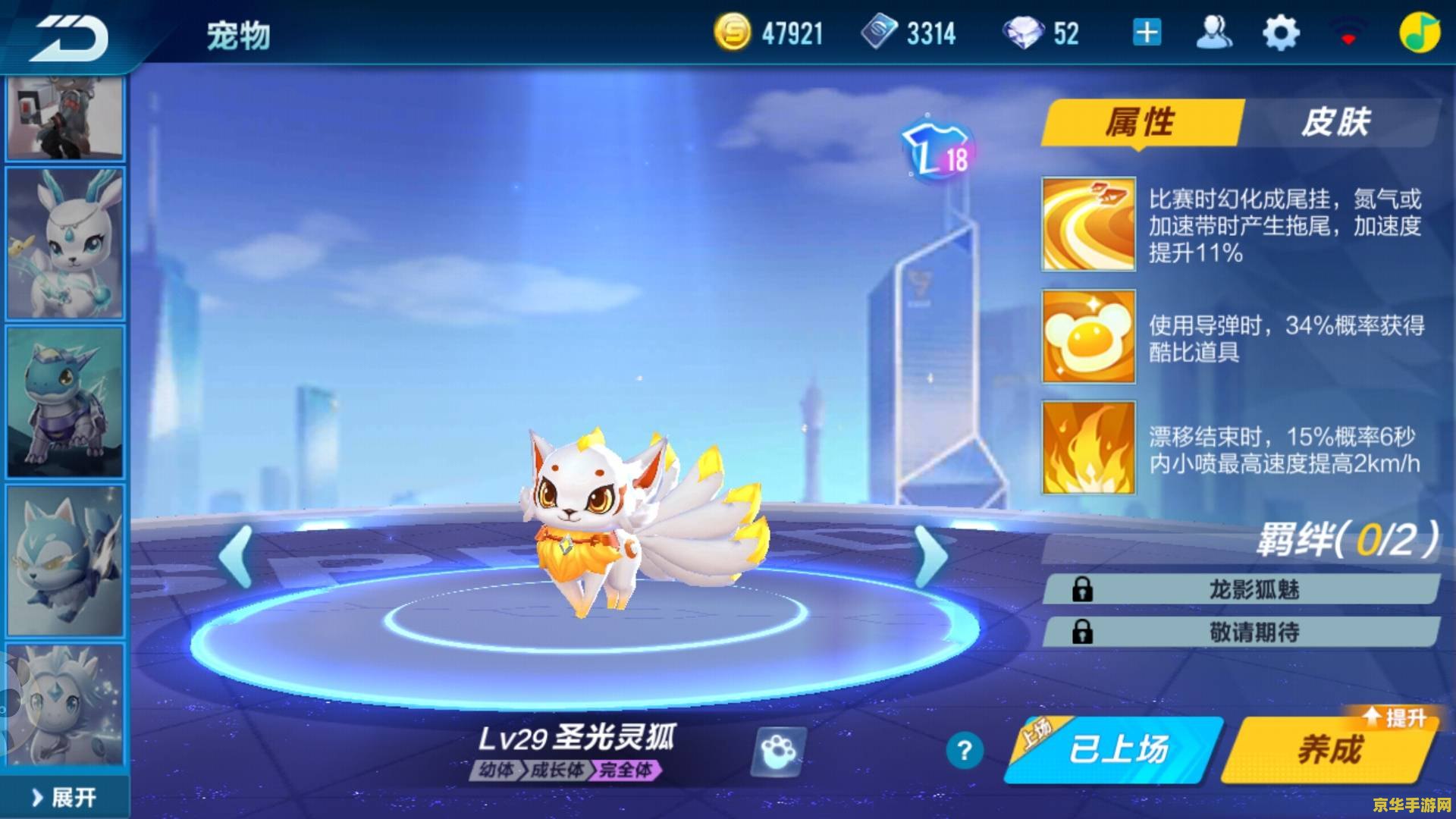Open the settings gear icon

coord(1281,32)
